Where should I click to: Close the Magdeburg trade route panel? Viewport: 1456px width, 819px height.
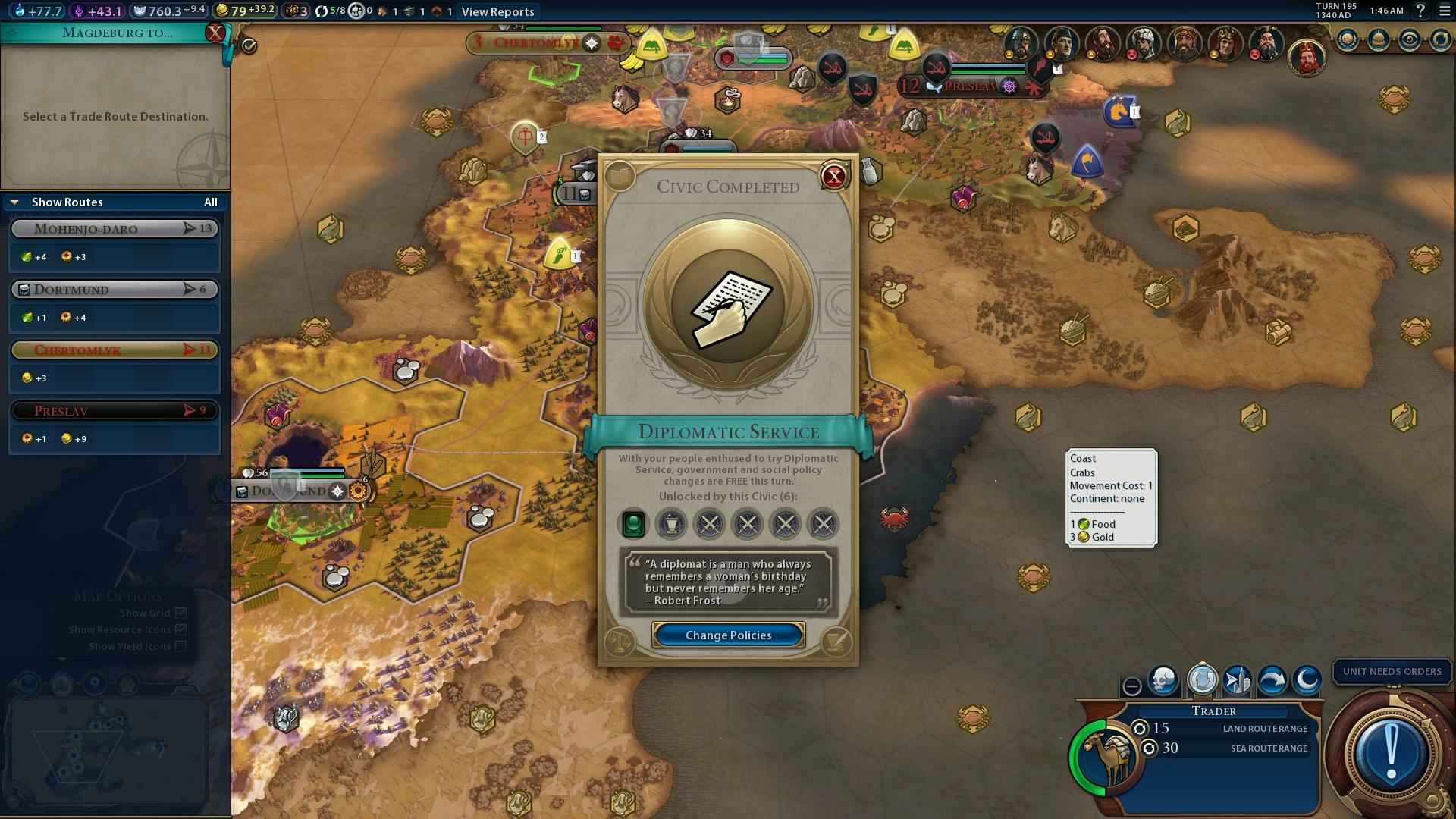pos(215,33)
